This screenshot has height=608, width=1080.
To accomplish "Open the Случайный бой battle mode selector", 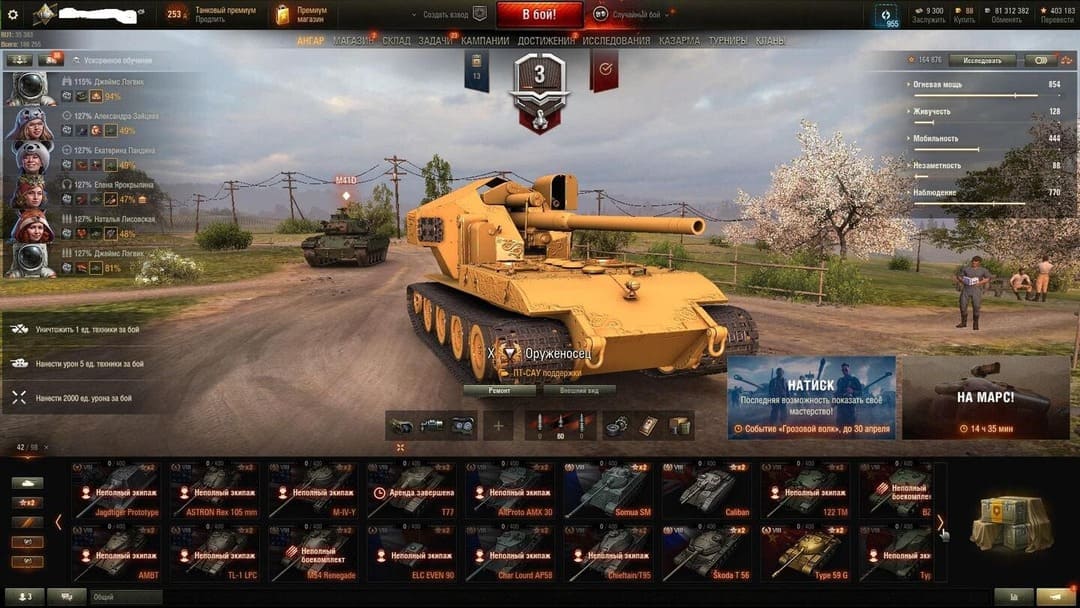I will tap(630, 15).
